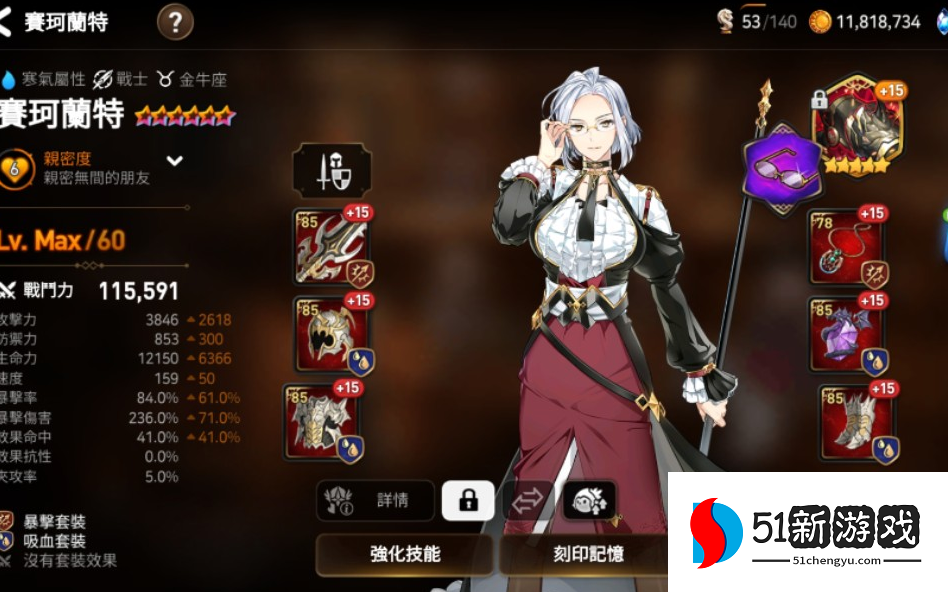The image size is (948, 592).
Task: Toggle the hero lock button
Action: (x=468, y=500)
